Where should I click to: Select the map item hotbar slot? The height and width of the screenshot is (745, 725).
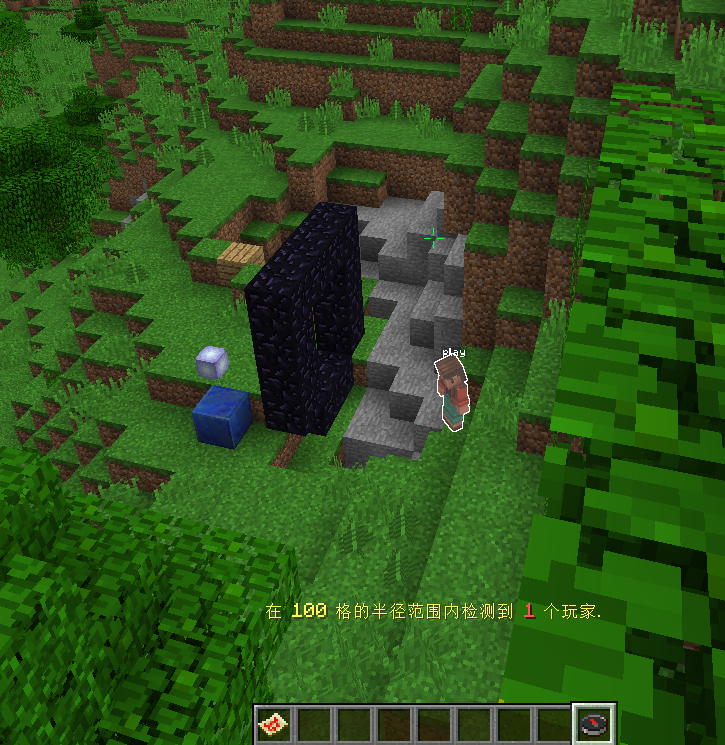pos(273,725)
